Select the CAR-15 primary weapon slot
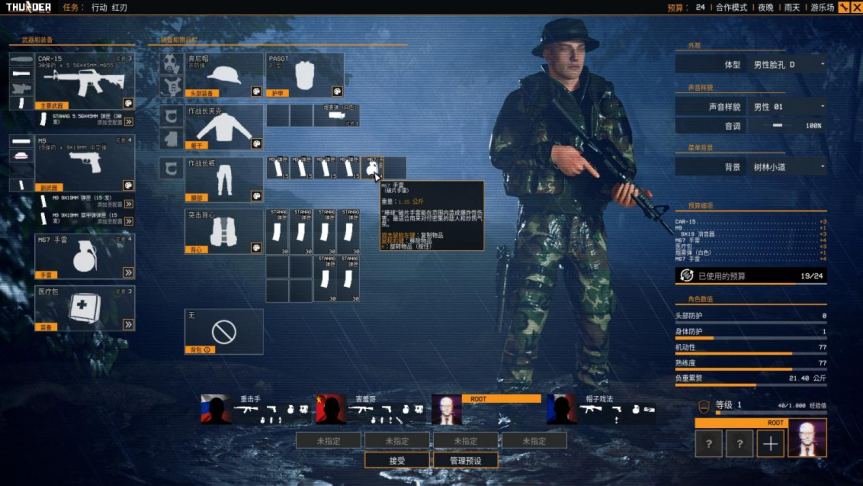This screenshot has height=486, width=863. 71,81
